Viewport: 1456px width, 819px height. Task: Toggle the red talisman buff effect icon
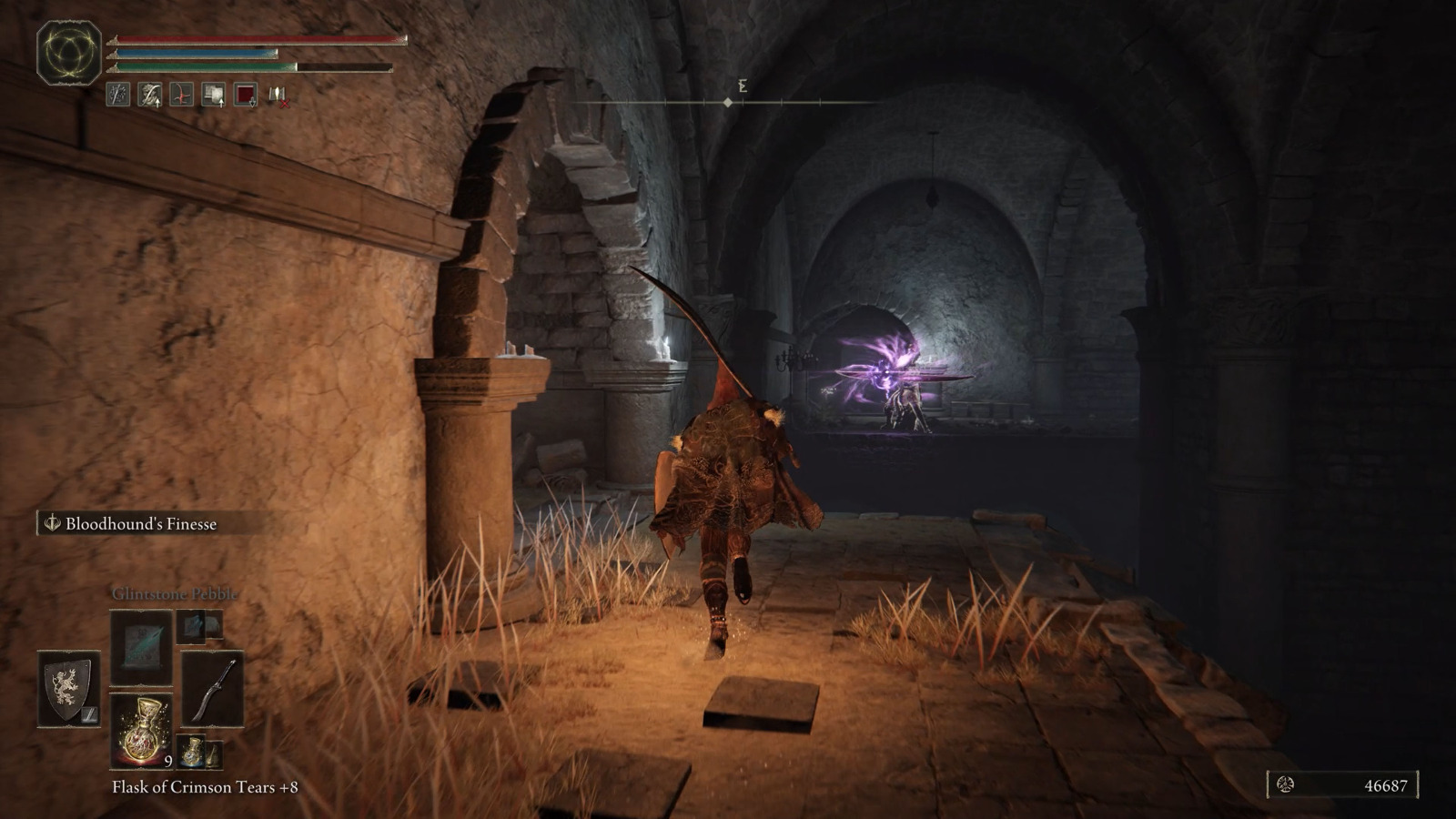[181, 94]
